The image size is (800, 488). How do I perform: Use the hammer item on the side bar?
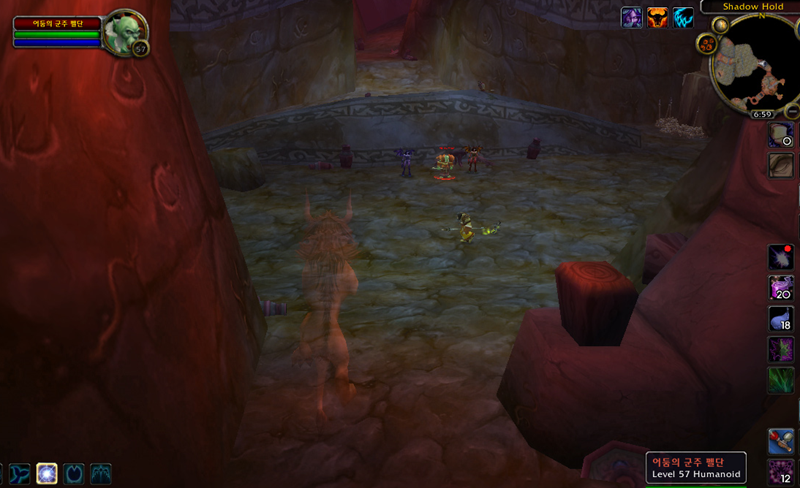click(781, 441)
